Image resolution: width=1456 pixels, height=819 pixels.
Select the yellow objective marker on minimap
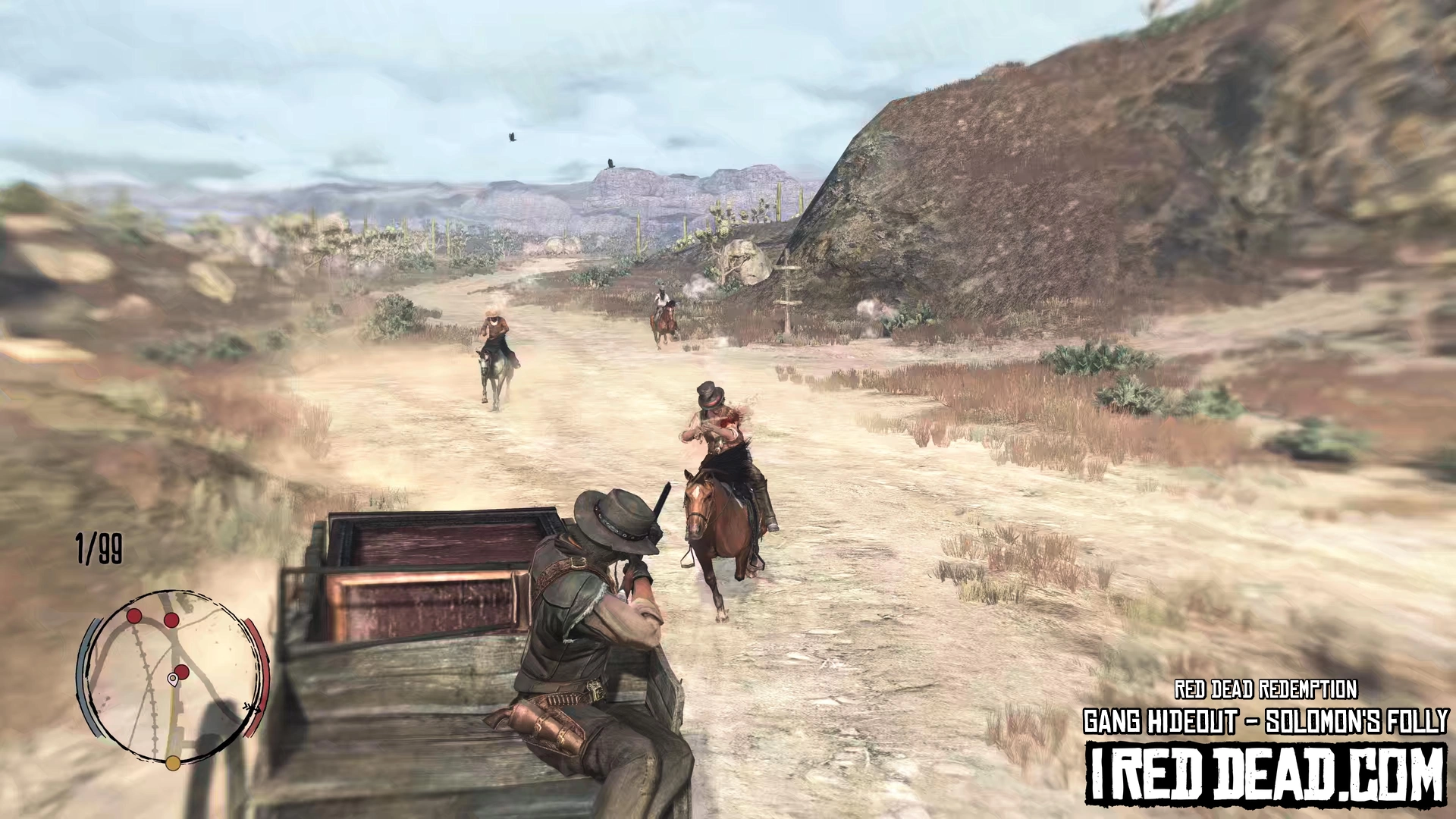tap(173, 762)
